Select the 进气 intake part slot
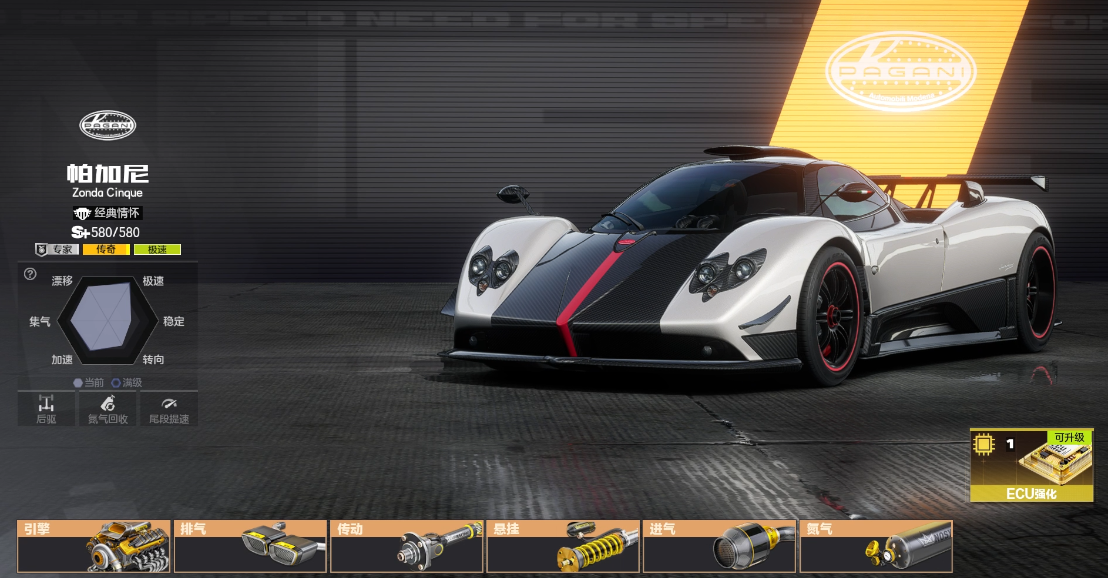The height and width of the screenshot is (578, 1108). tap(720, 546)
